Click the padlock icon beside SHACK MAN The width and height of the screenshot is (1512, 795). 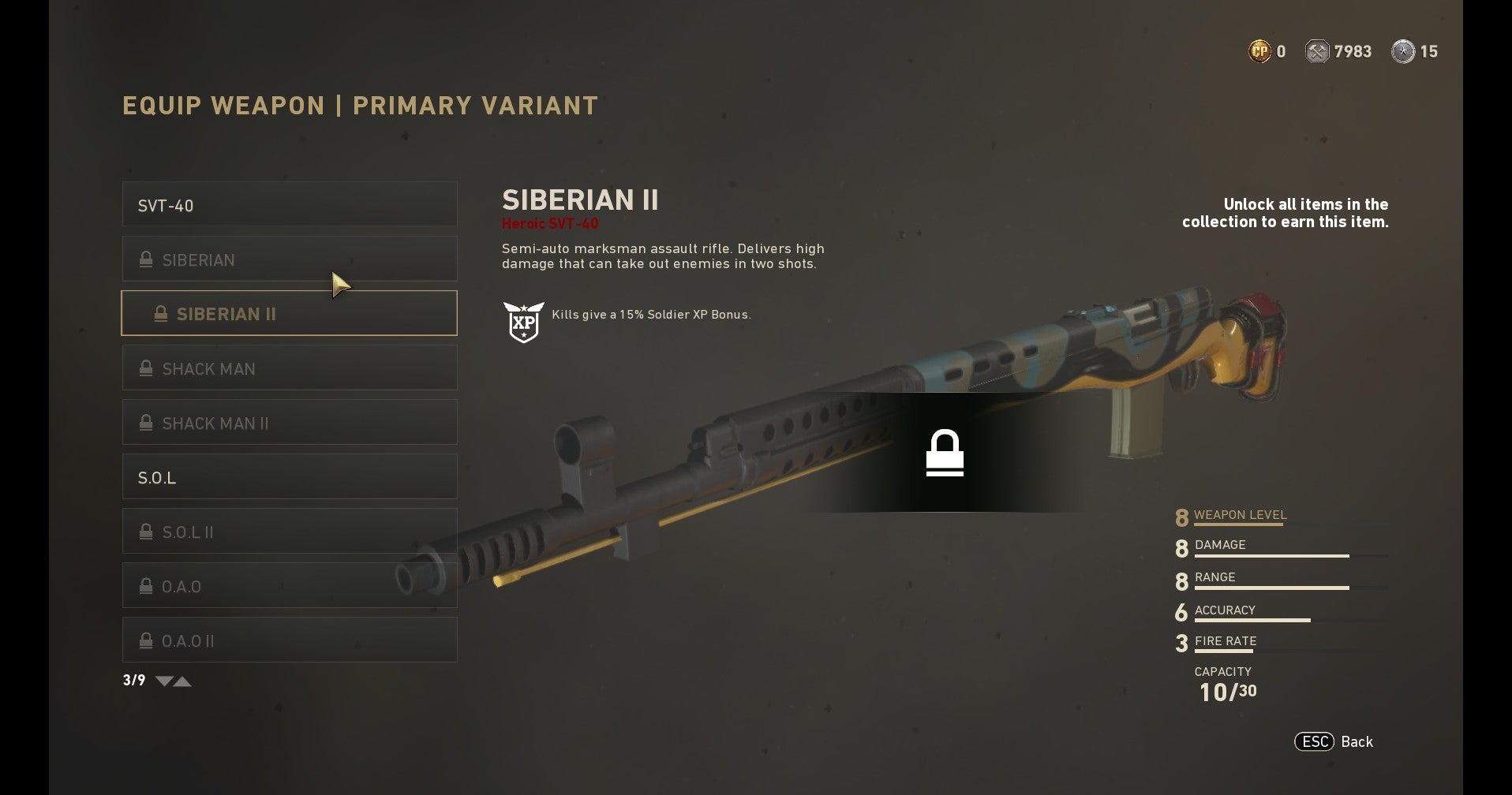pos(145,368)
